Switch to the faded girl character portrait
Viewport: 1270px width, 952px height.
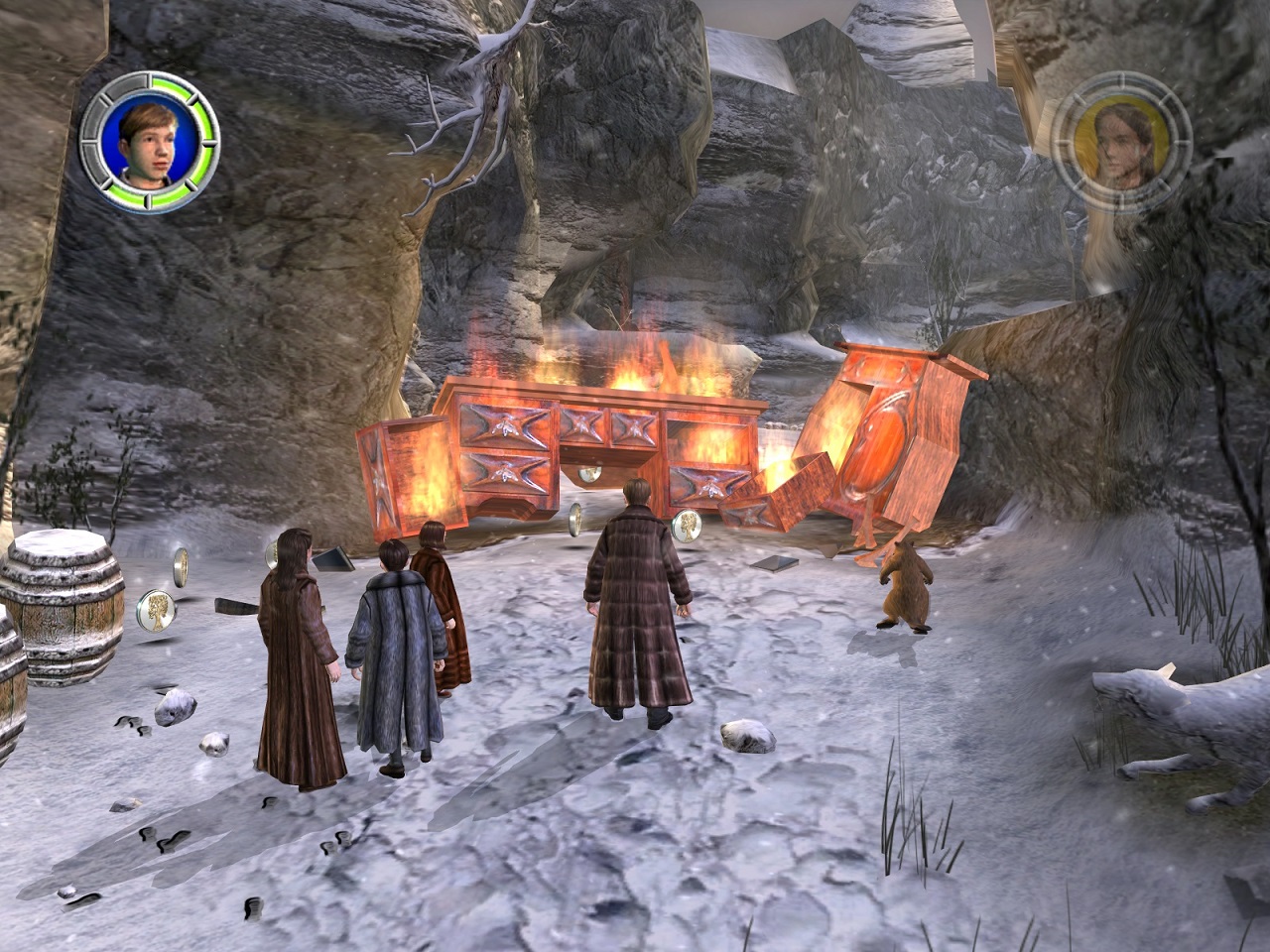click(x=1120, y=141)
